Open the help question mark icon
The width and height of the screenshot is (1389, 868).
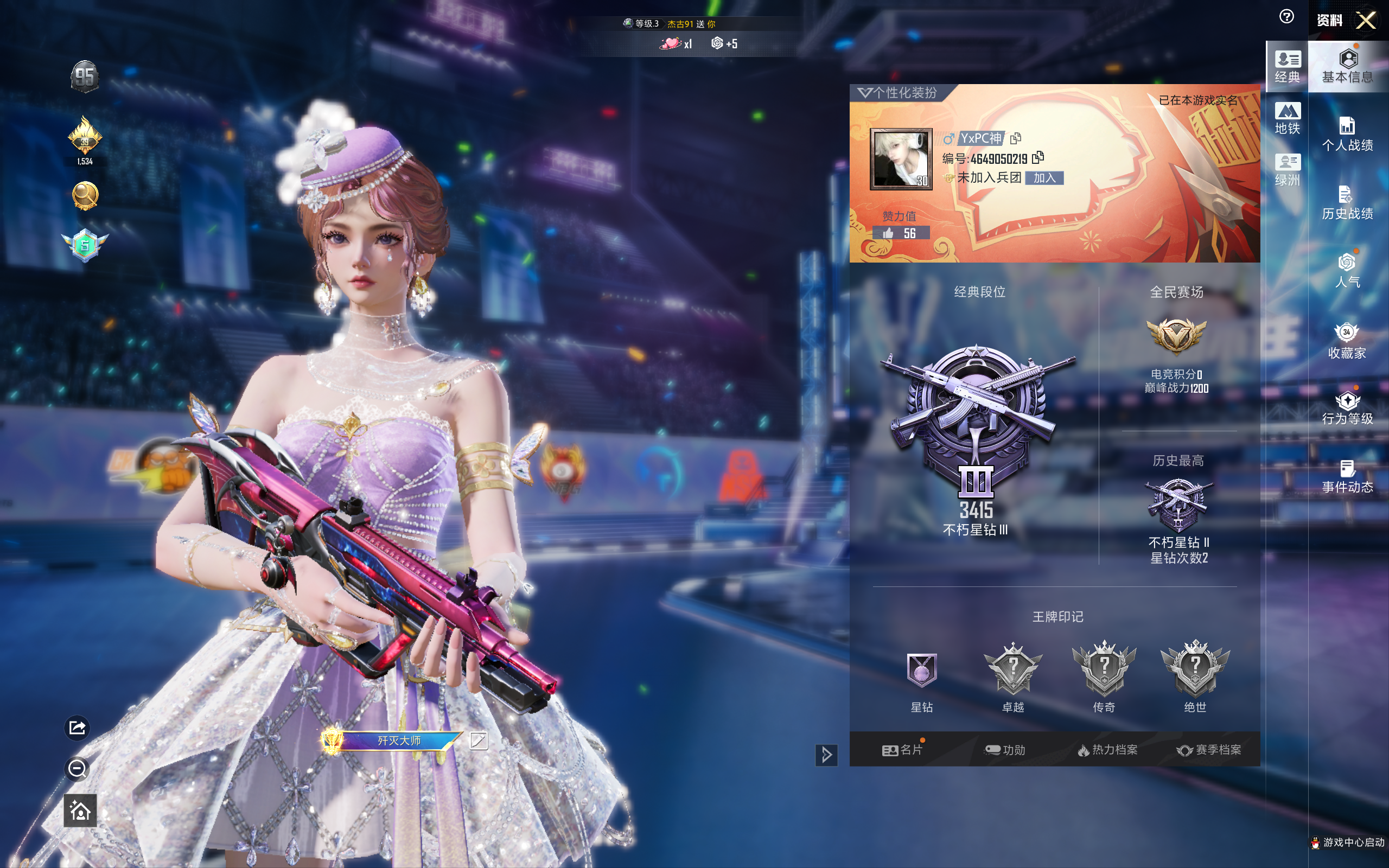(x=1286, y=17)
